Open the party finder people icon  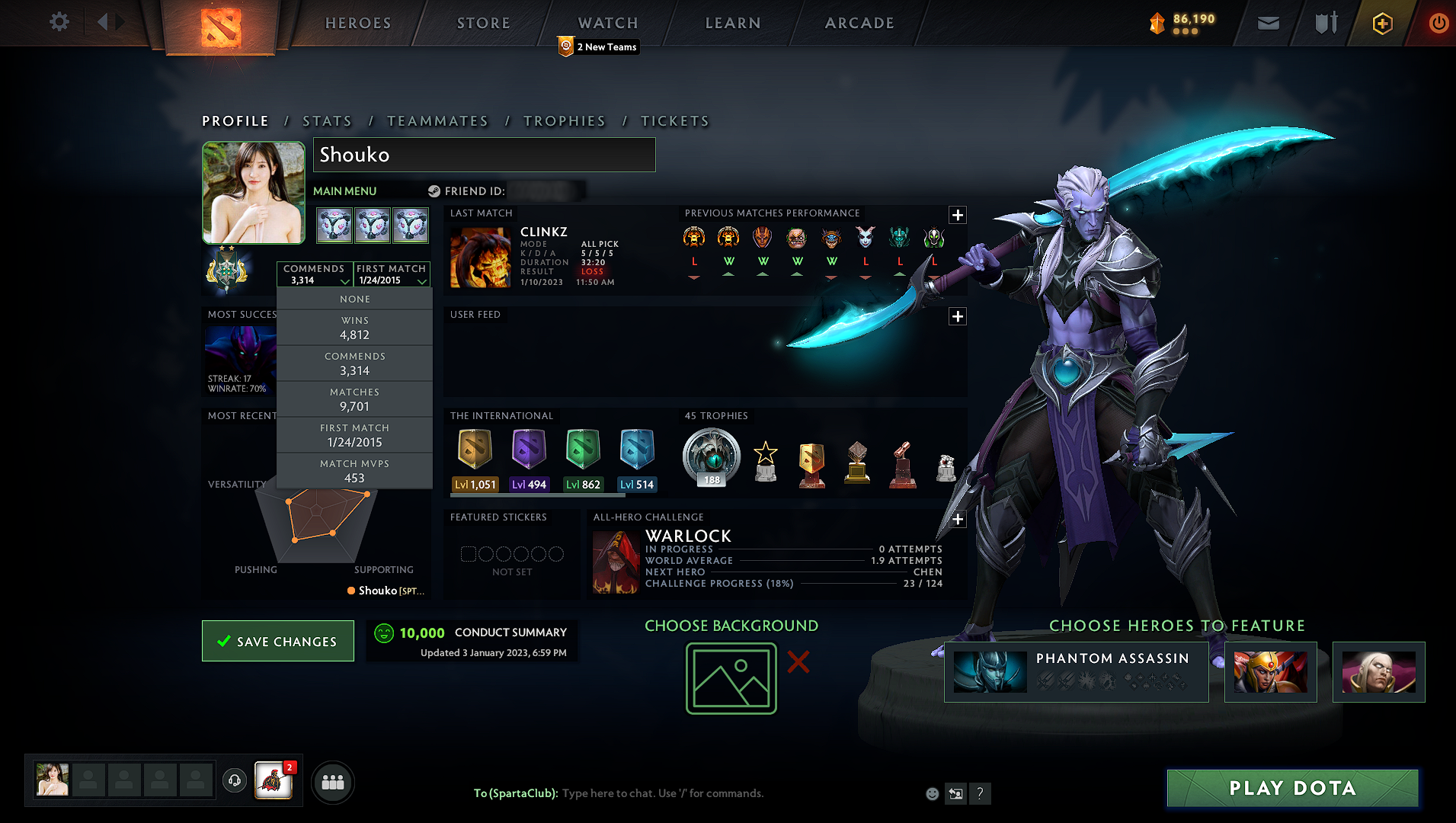(x=332, y=782)
